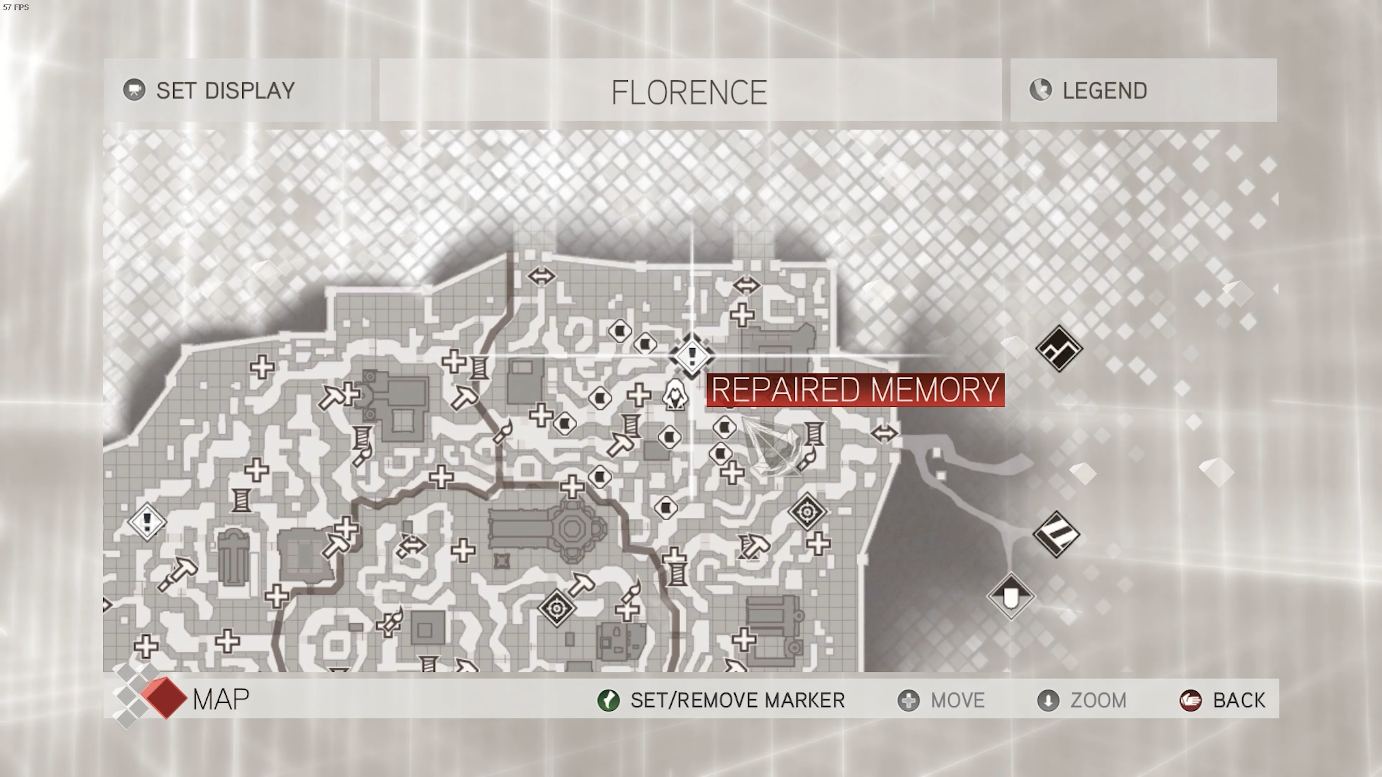
Task: Pick the shield-shaped diamond marker
Action: tap(1011, 596)
